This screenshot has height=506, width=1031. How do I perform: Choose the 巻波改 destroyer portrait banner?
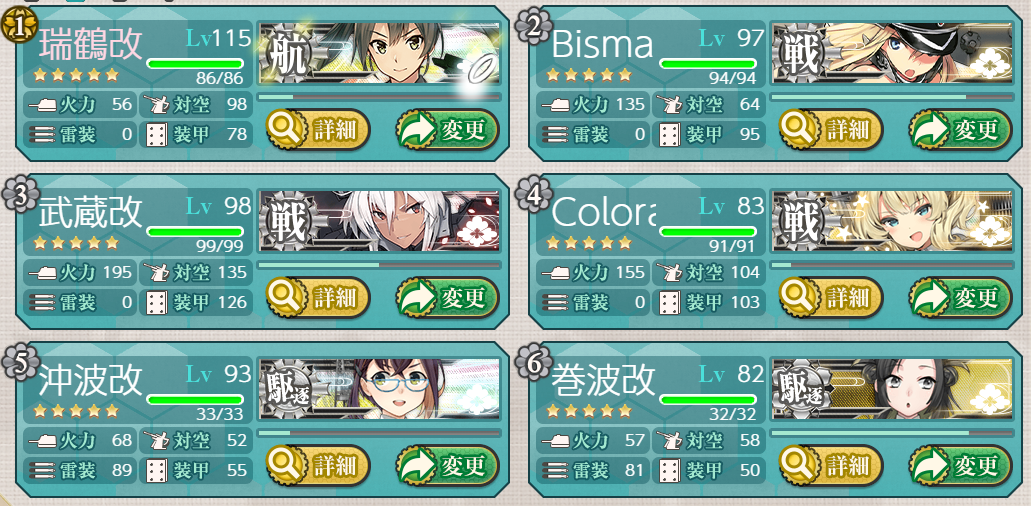click(x=893, y=390)
